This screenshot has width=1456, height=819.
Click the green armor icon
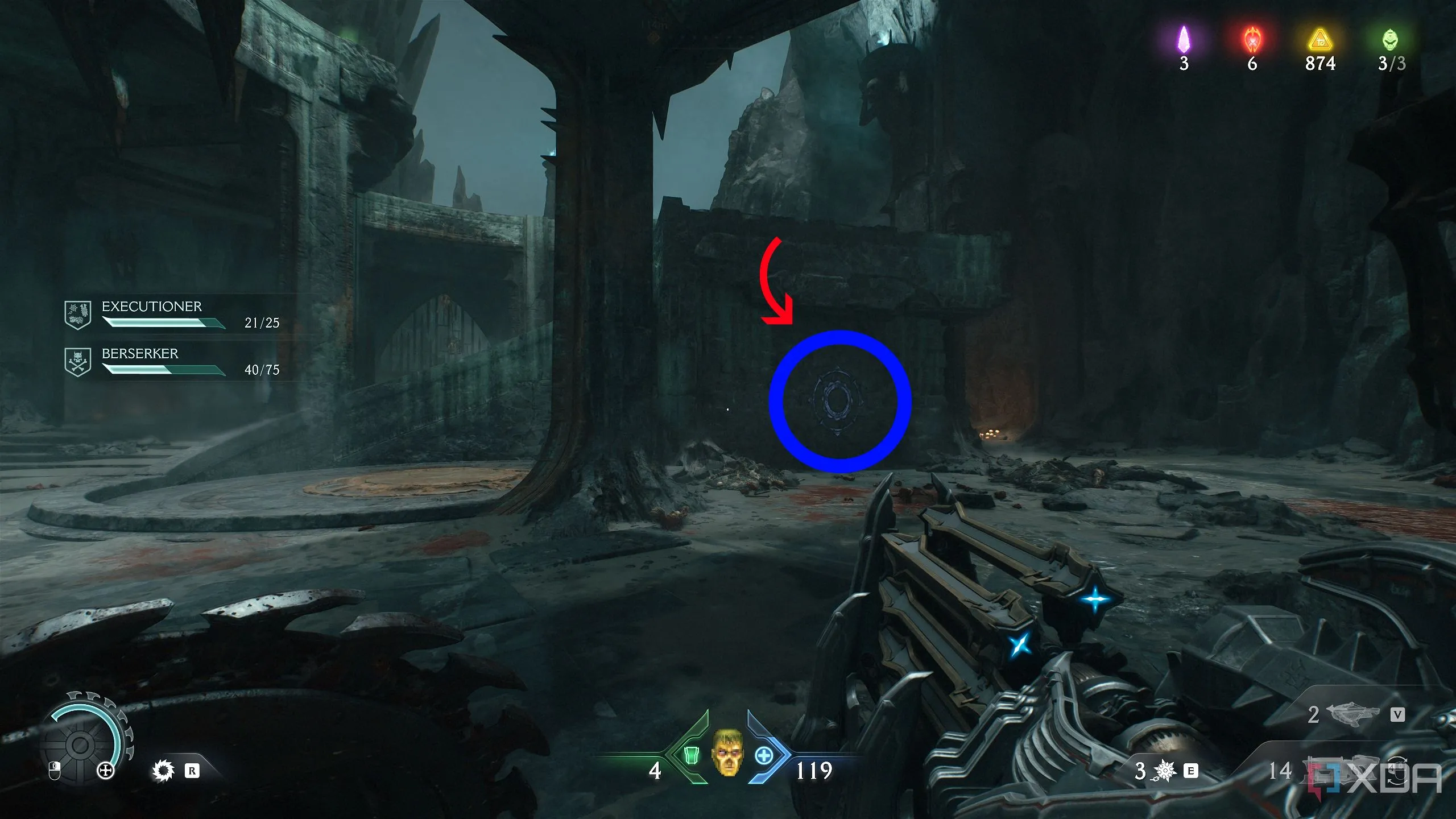point(691,756)
